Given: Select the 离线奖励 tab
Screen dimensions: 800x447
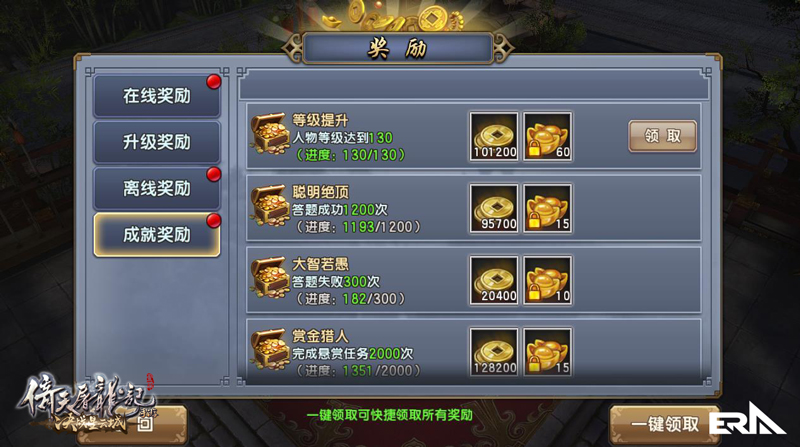Looking at the screenshot, I should pos(156,189).
